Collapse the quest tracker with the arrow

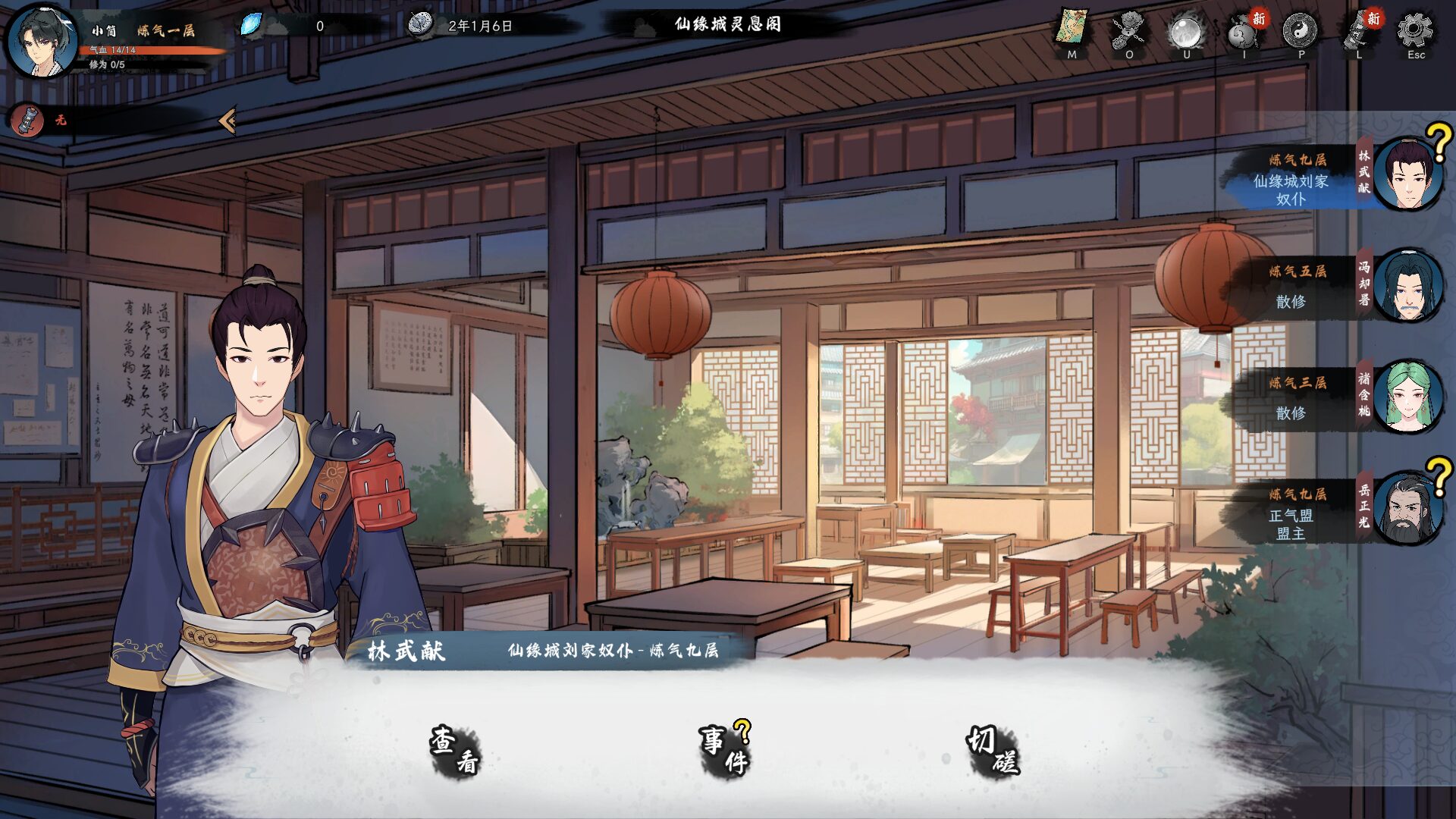pos(227,120)
